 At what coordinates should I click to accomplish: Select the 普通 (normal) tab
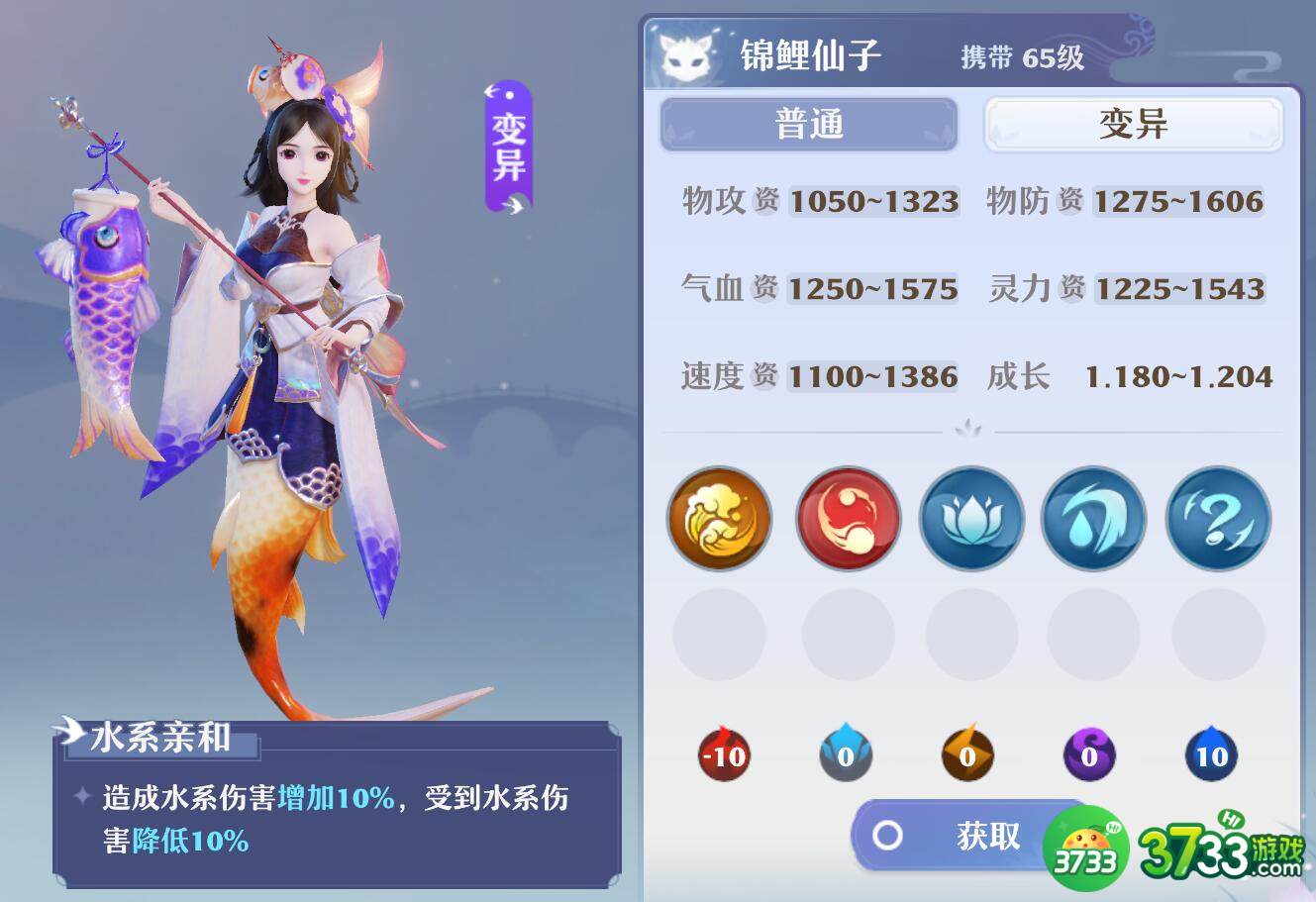[x=808, y=125]
